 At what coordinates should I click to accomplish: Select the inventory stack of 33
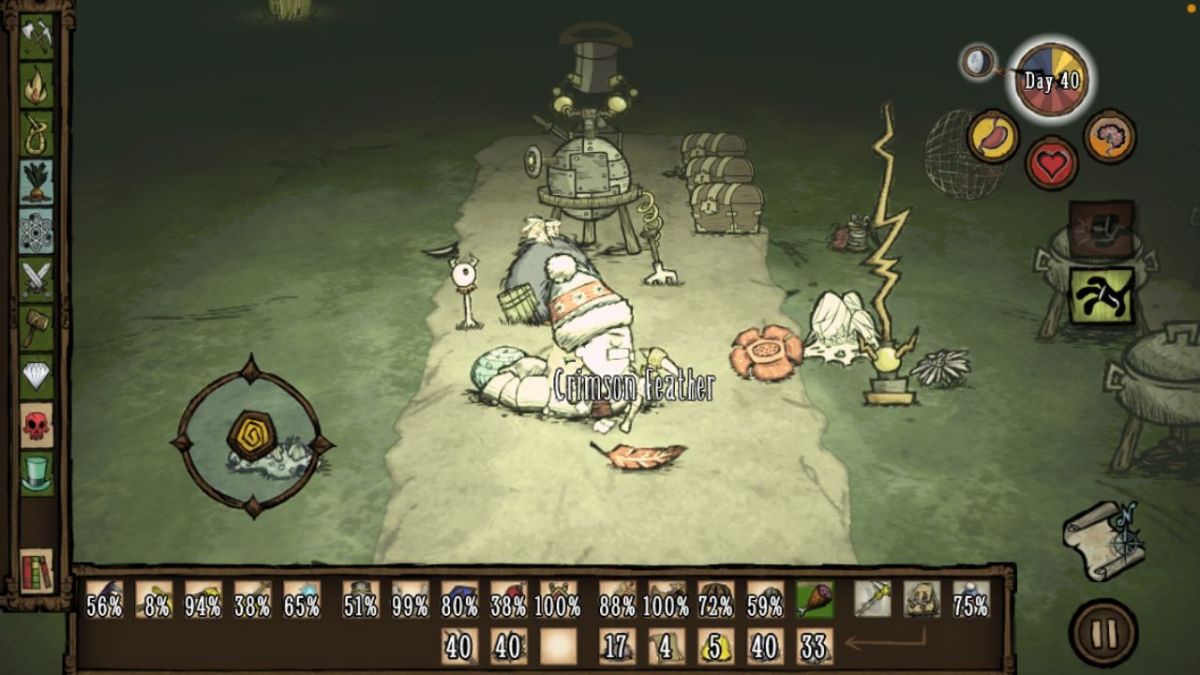[815, 646]
